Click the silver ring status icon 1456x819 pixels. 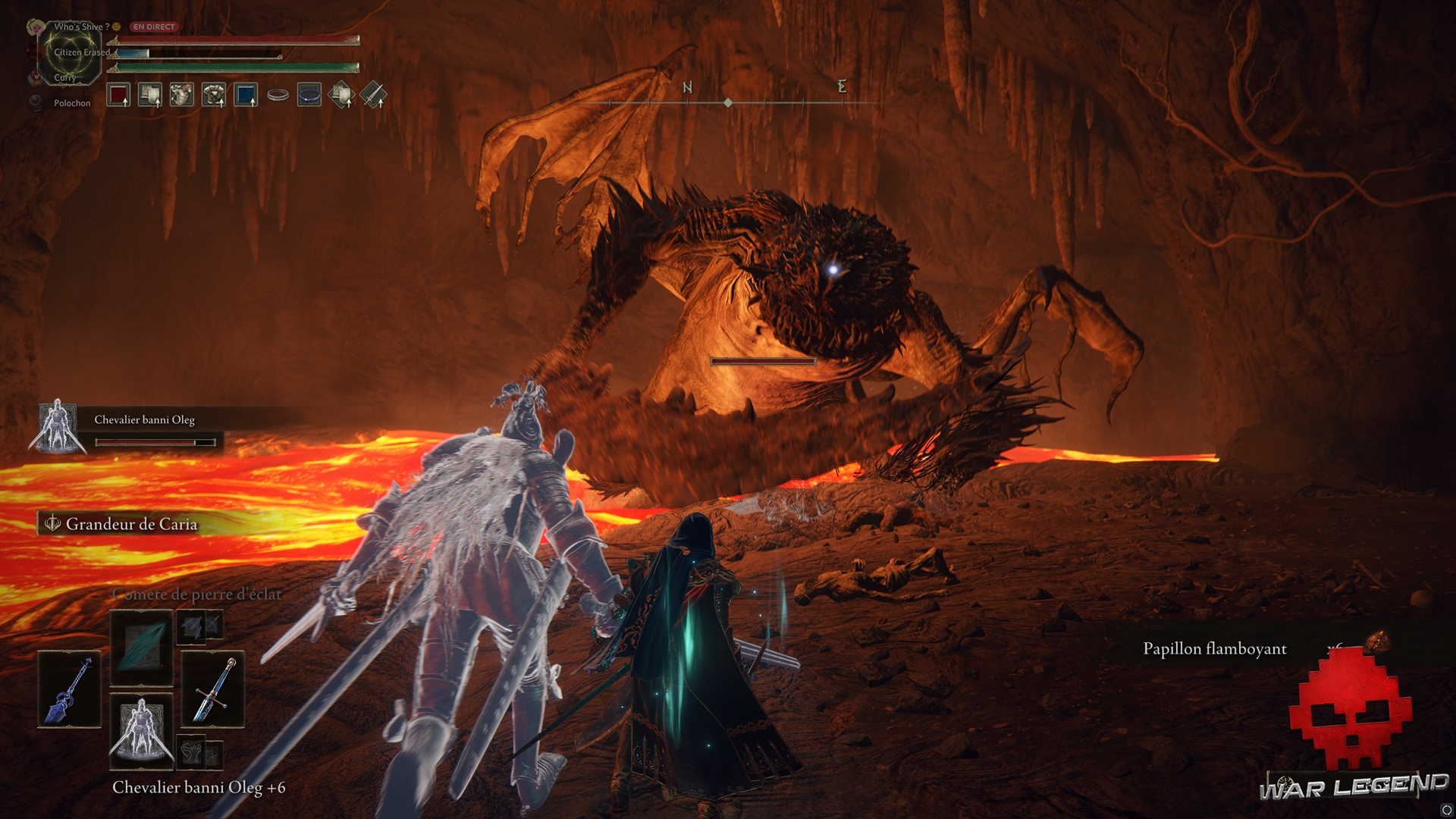click(278, 96)
